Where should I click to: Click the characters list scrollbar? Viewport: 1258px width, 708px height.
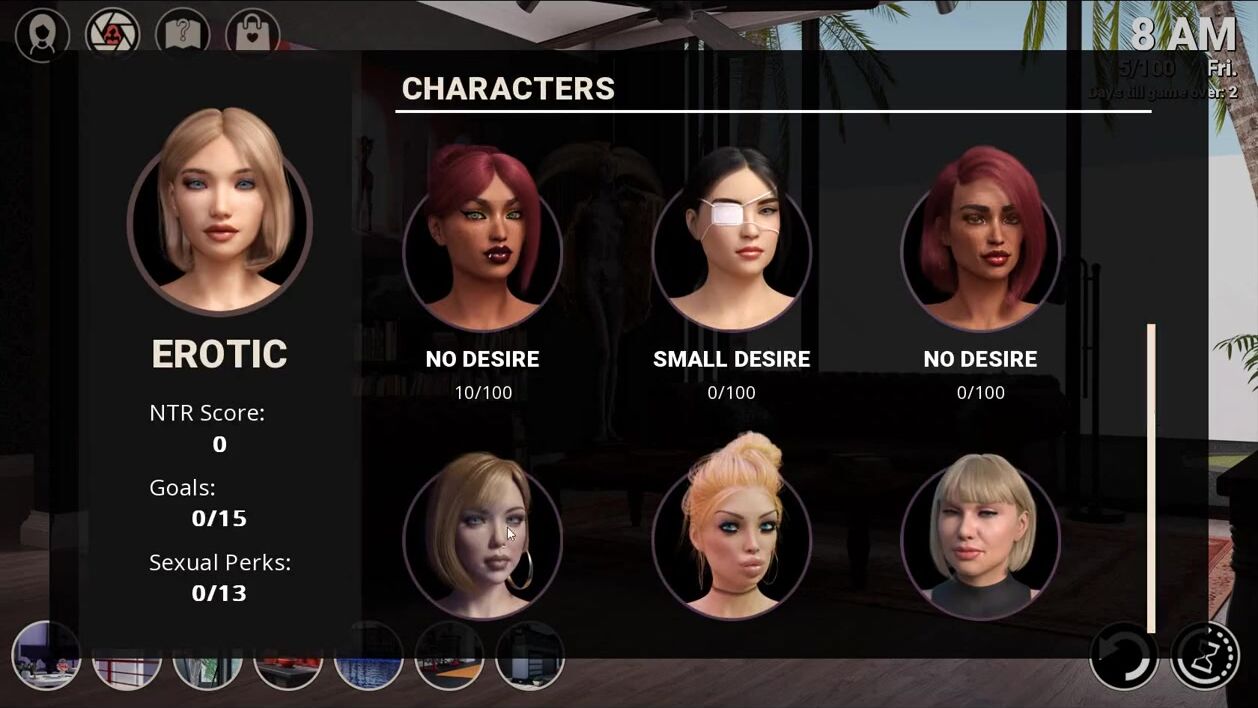pyautogui.click(x=1151, y=477)
